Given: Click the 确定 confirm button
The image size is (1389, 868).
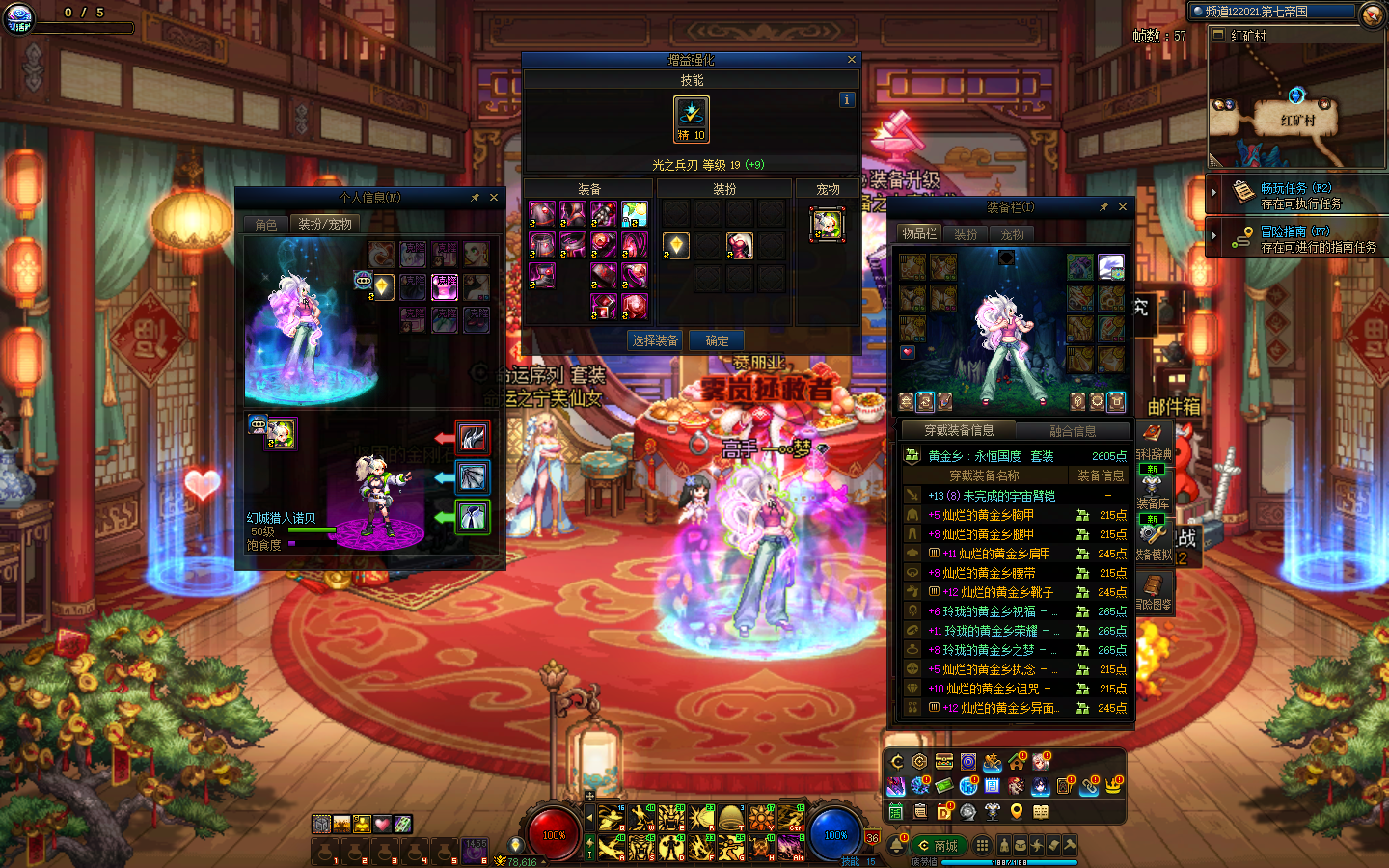Looking at the screenshot, I should pos(717,340).
